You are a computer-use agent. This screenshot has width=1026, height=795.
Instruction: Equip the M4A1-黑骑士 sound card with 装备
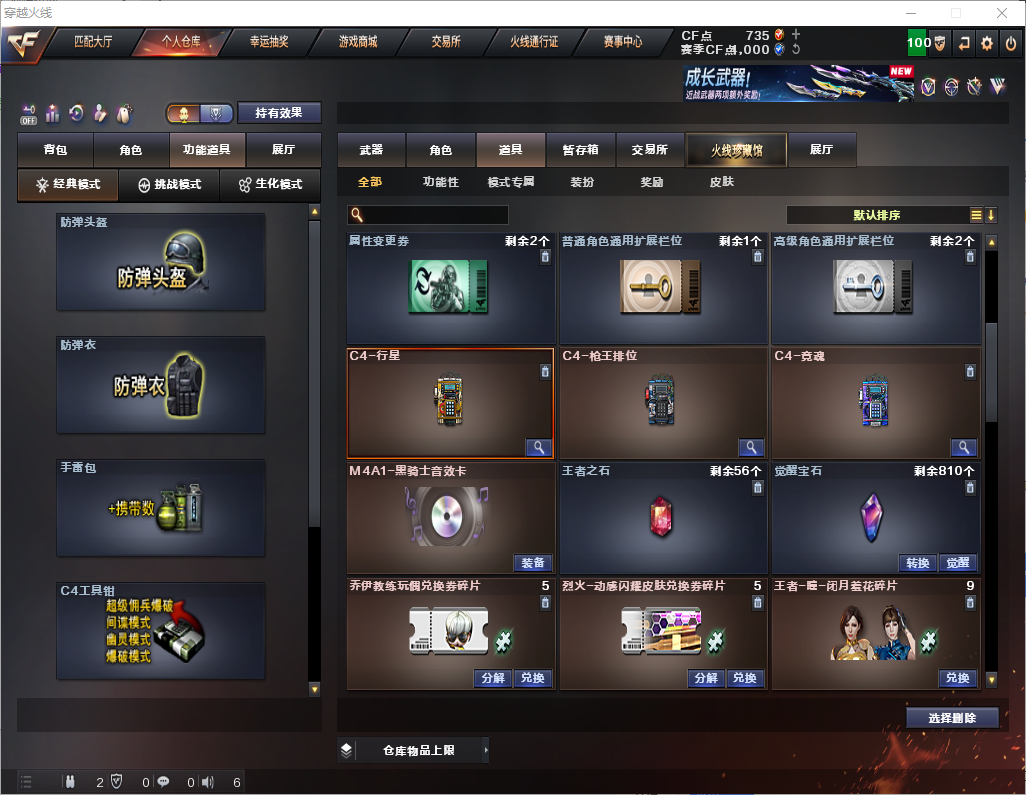534,563
